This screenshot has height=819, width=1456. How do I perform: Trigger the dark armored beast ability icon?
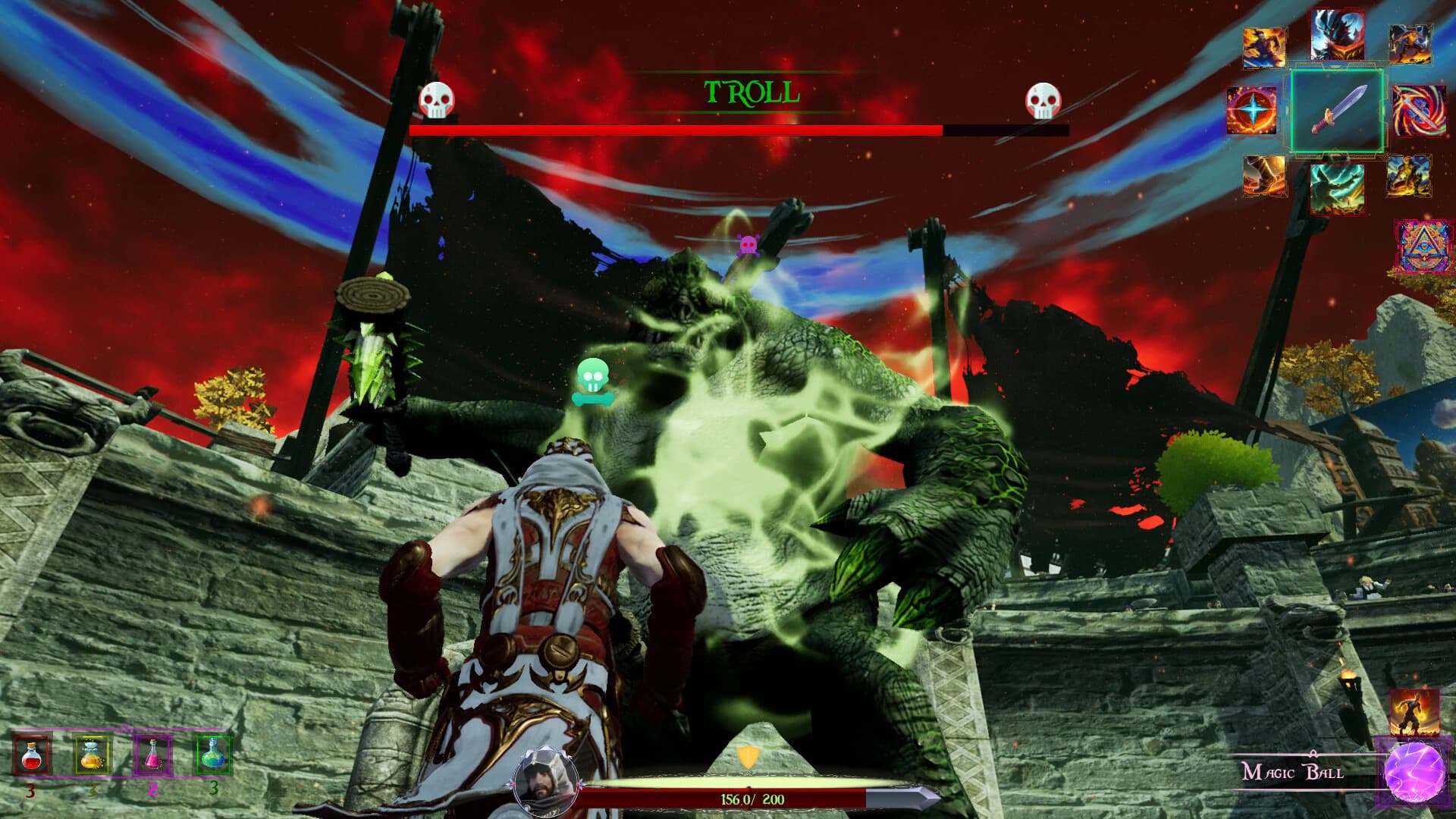(x=1338, y=35)
